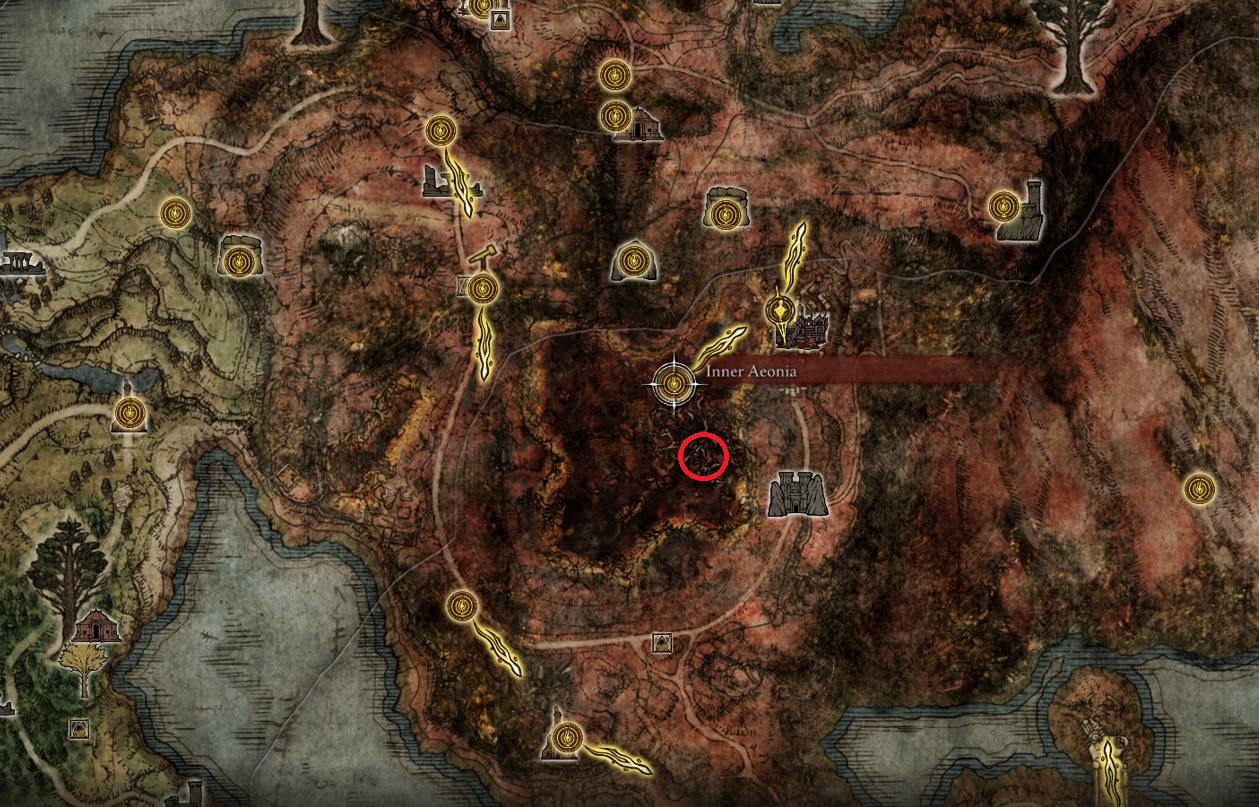The width and height of the screenshot is (1259, 807).
Task: Select the grace above the broken wall ruins
Action: coord(441,130)
